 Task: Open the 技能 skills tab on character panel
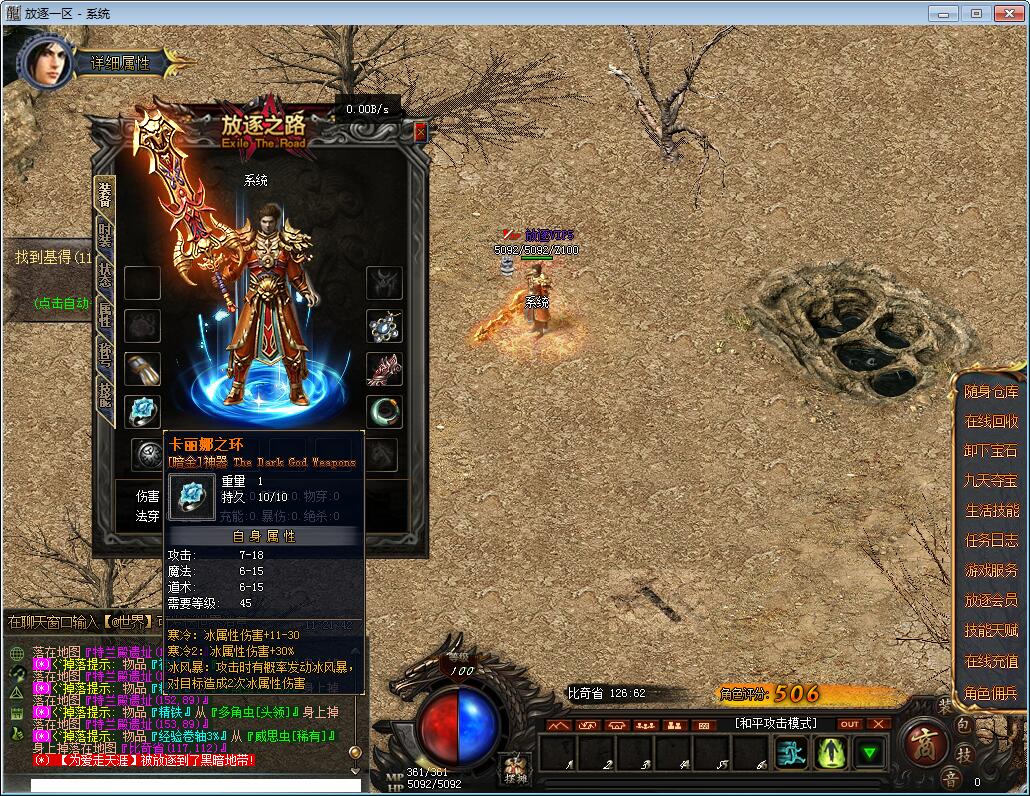105,396
